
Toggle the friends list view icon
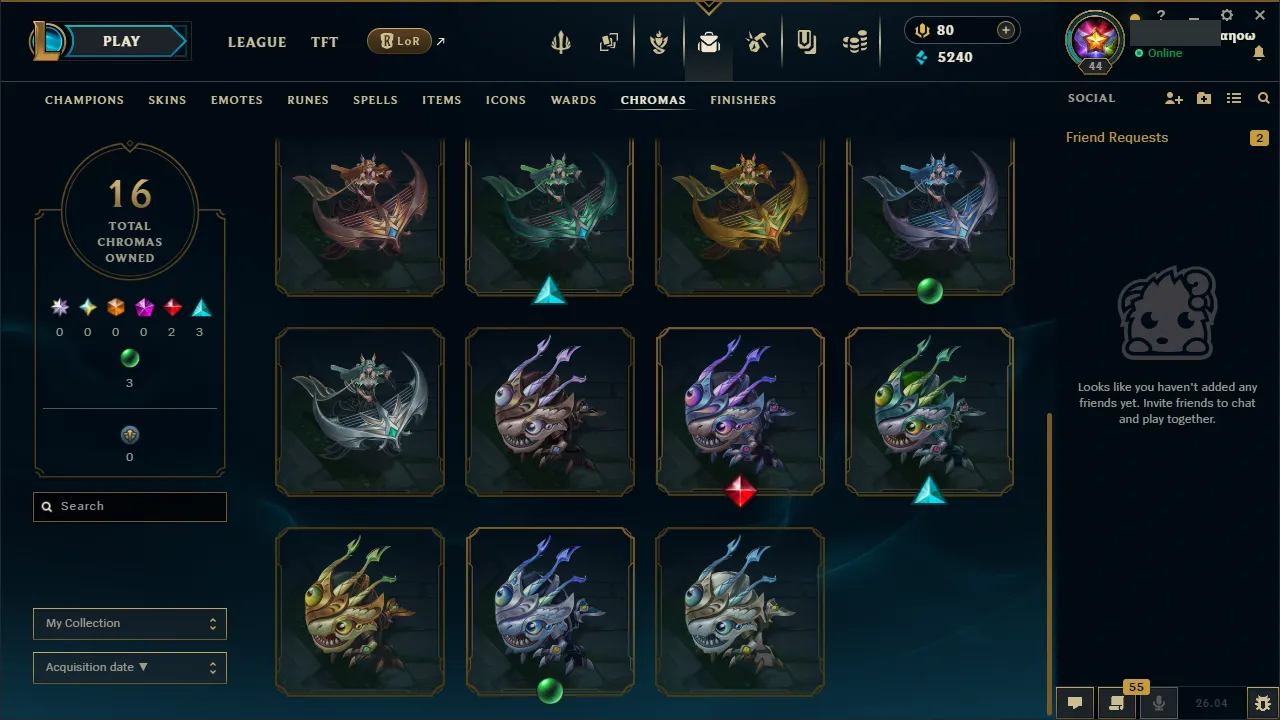(1233, 98)
